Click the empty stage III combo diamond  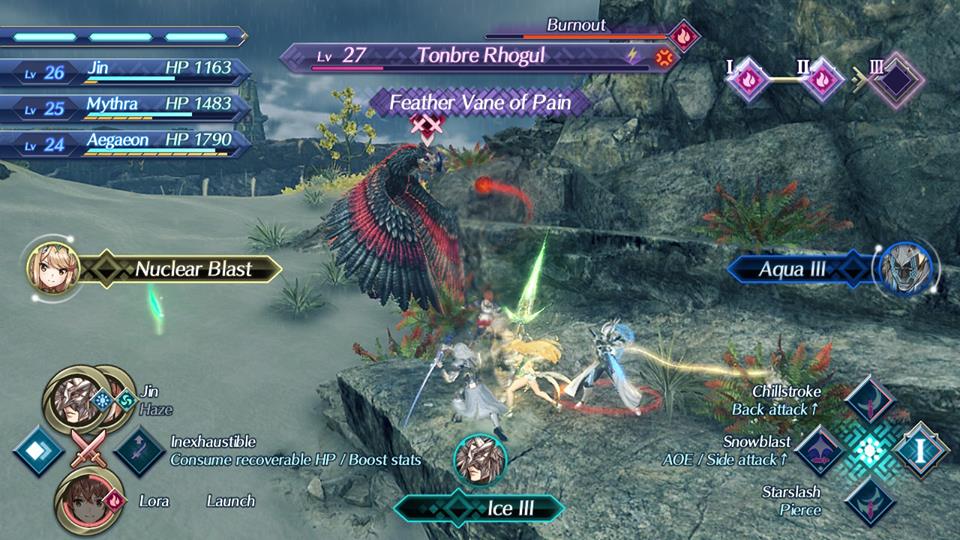click(895, 79)
